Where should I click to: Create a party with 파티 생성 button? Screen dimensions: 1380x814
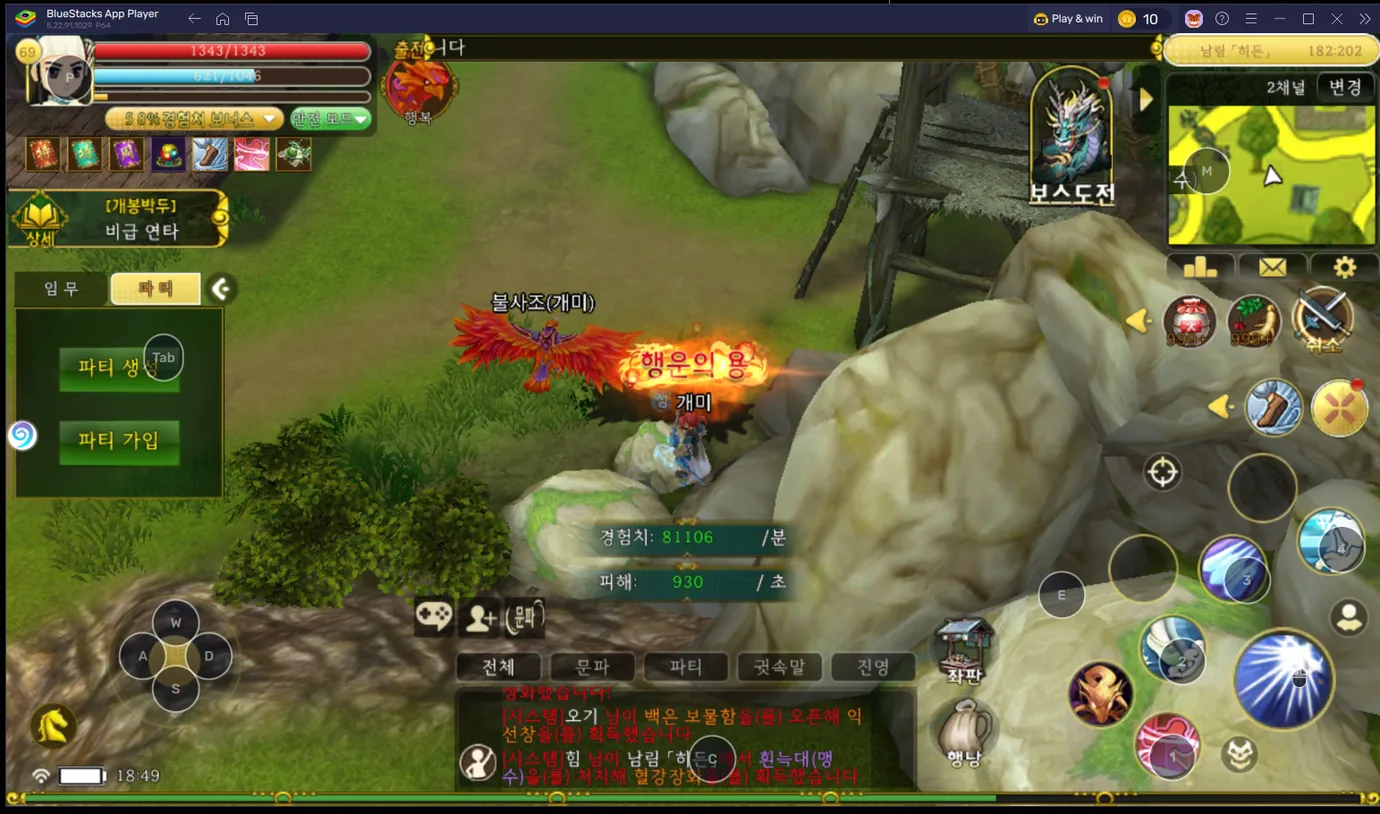coord(118,368)
